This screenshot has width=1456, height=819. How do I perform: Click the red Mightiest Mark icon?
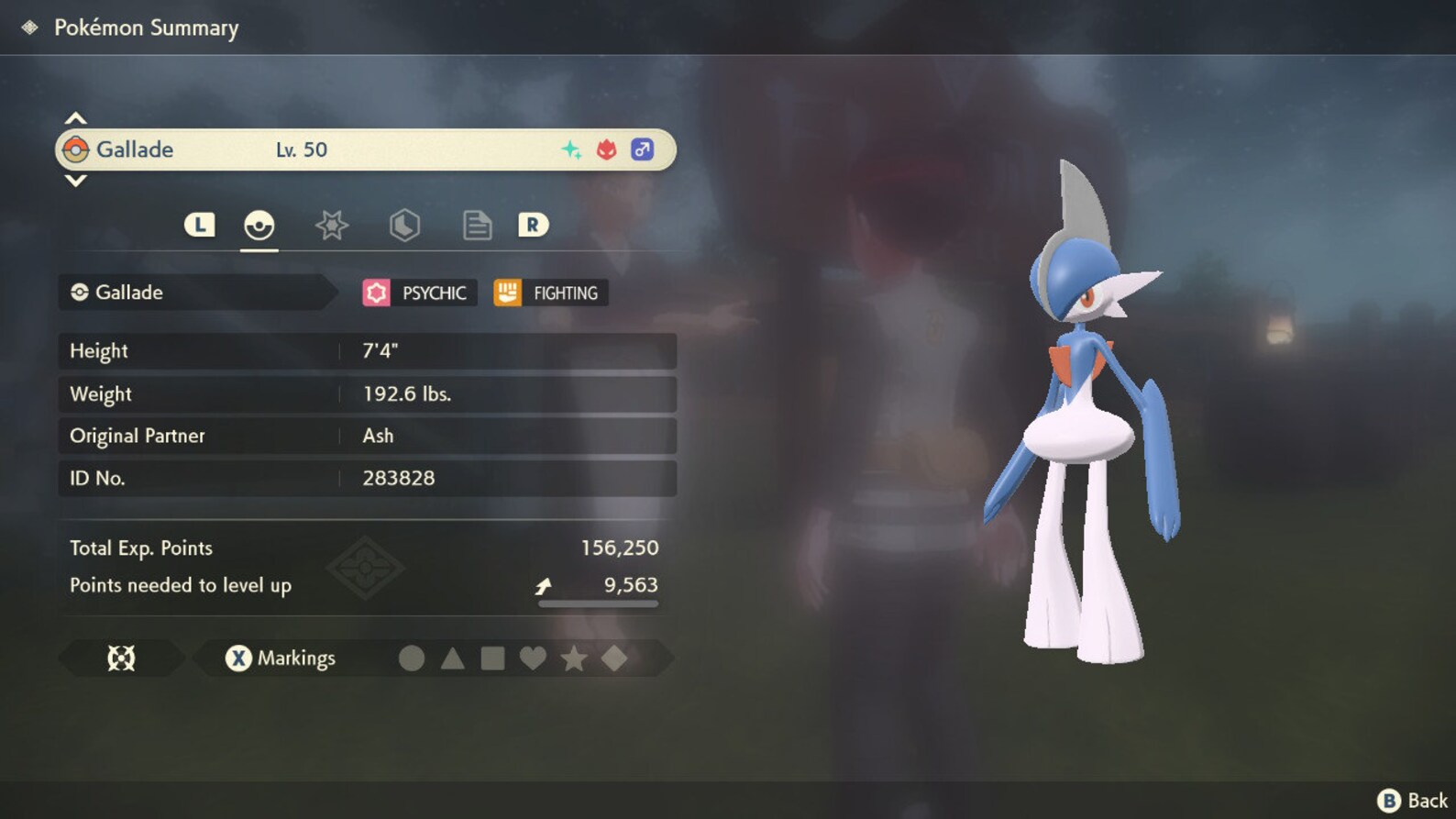[x=608, y=149]
